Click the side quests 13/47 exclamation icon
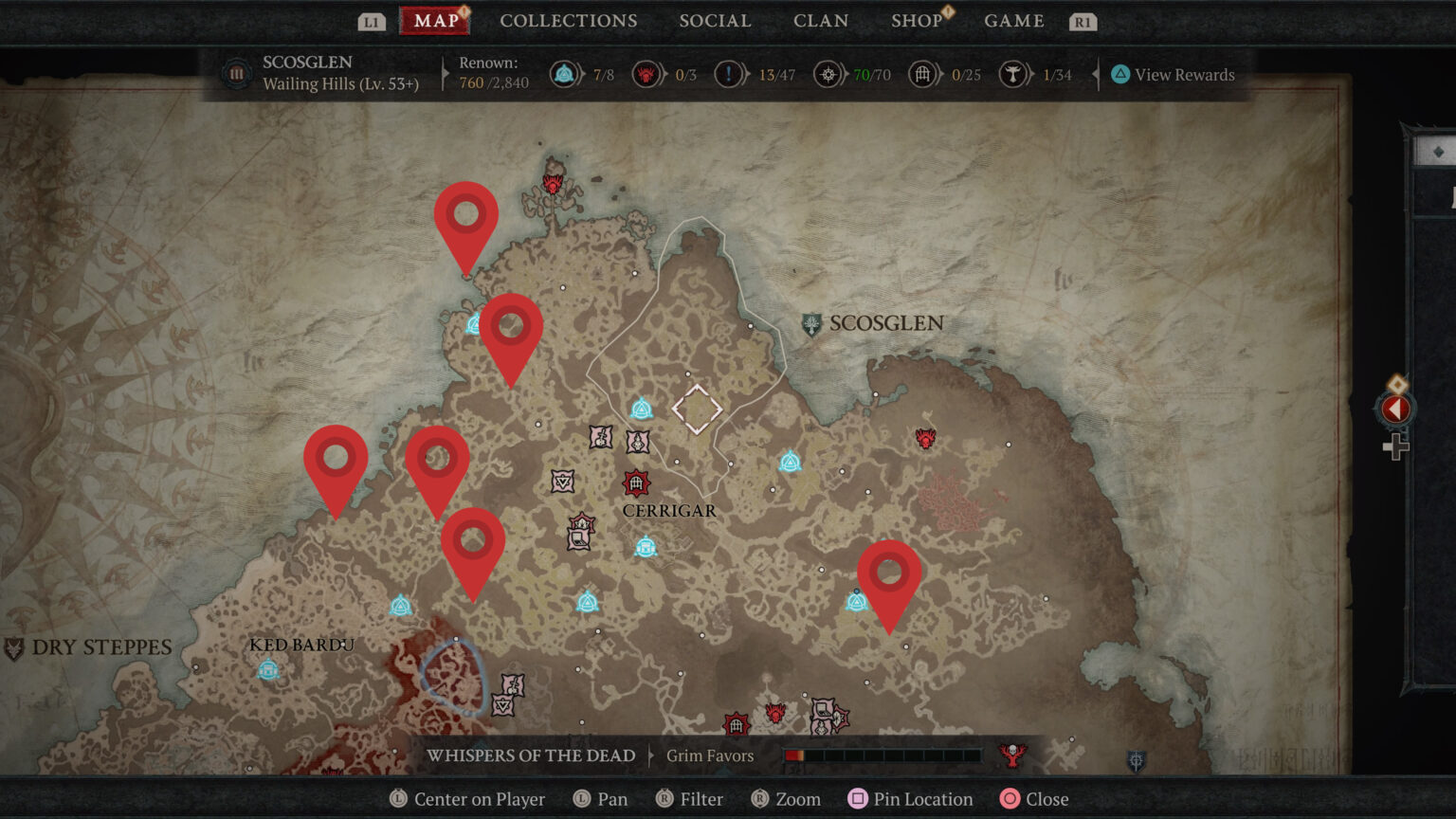Screen dimensions: 1456x819 (x=728, y=74)
